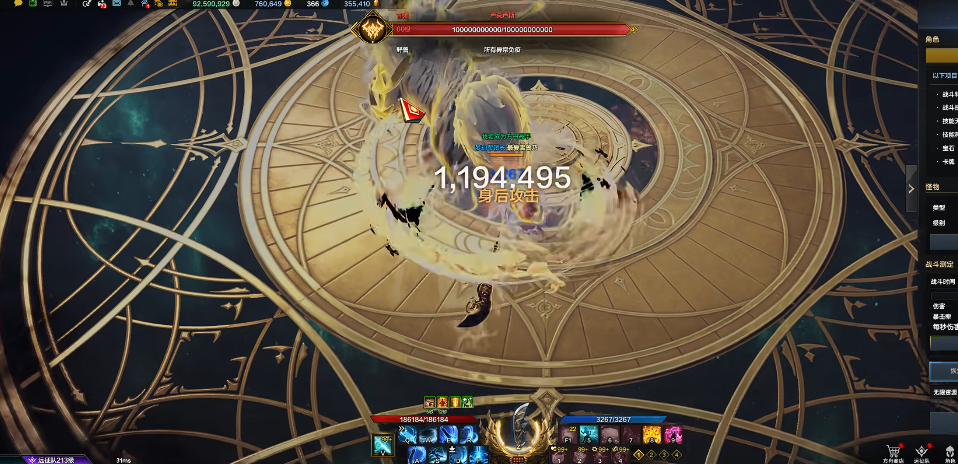This screenshot has width=958, height=464.
Task: Switch to hotbar preset 4 diamond
Action: pos(675,455)
